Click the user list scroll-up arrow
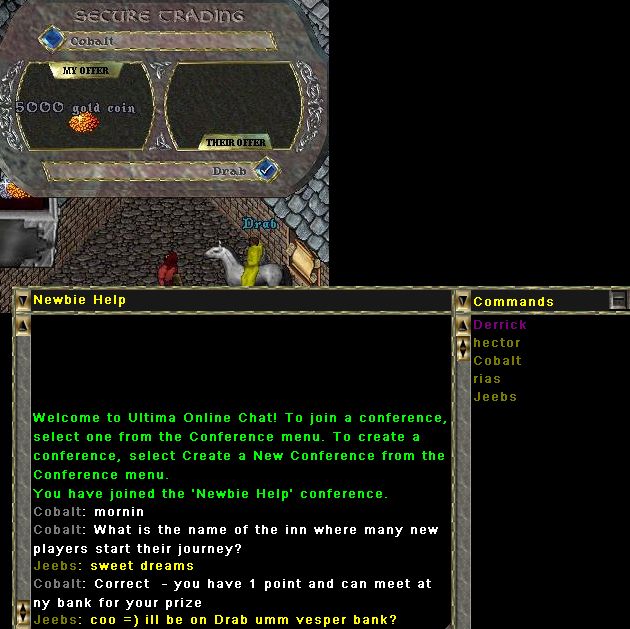 pos(462,326)
